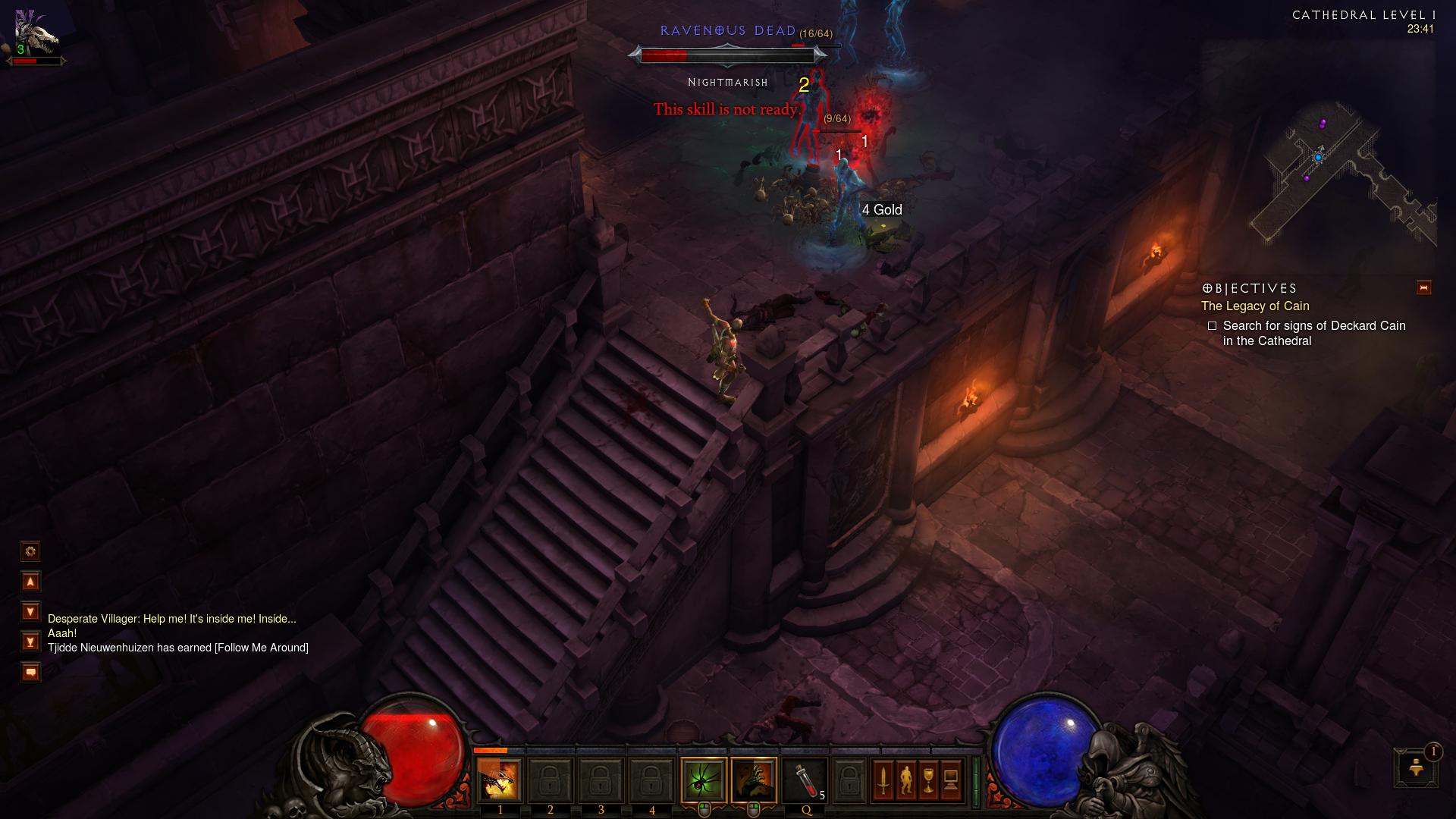Image resolution: width=1456 pixels, height=819 pixels.
Task: Click the Follow Me Around achievement link
Action: (262, 648)
